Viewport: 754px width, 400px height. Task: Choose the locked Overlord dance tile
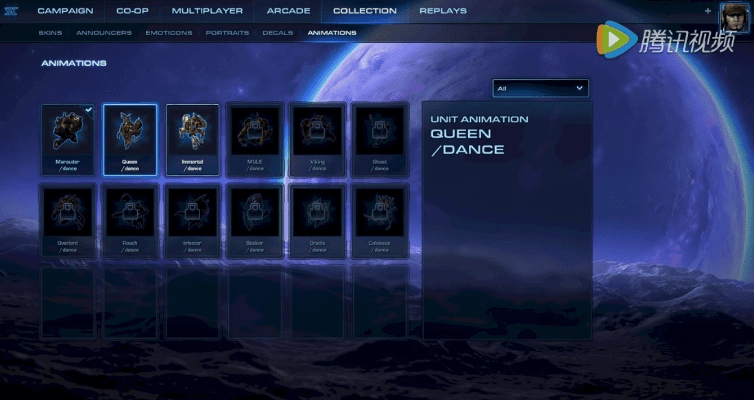[68, 219]
